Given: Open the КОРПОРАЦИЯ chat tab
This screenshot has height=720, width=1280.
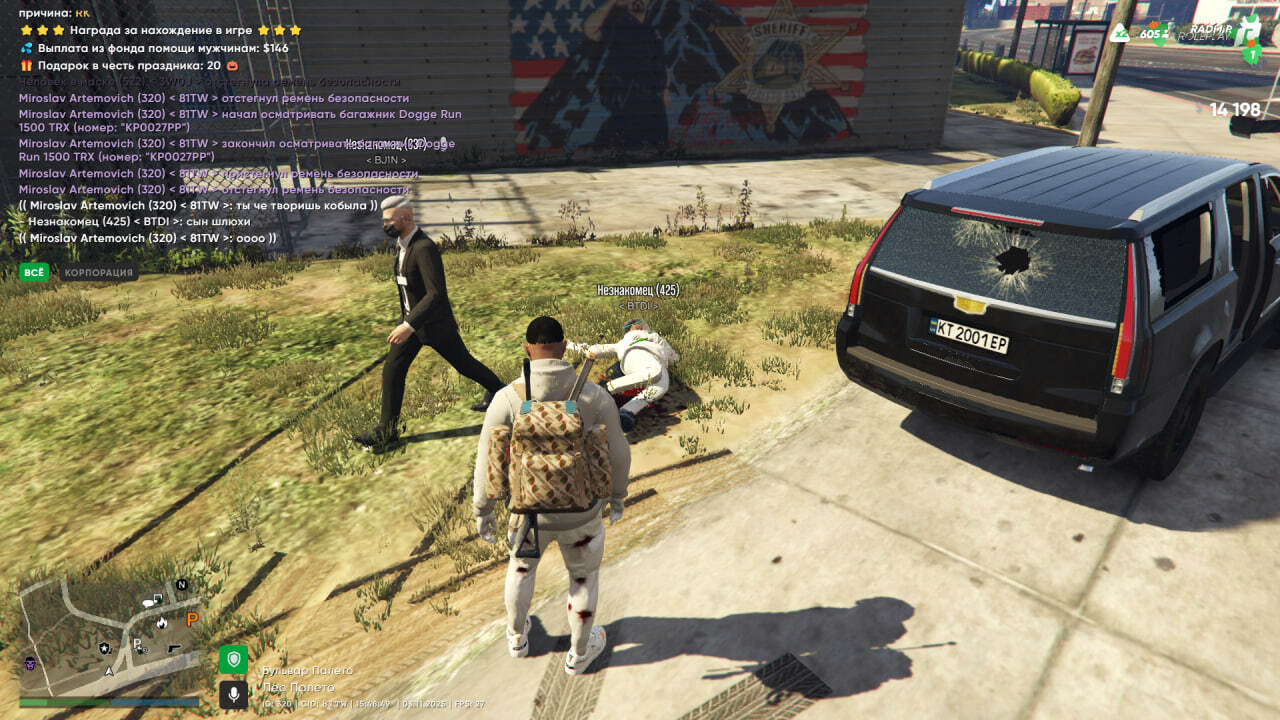Looking at the screenshot, I should (99, 272).
